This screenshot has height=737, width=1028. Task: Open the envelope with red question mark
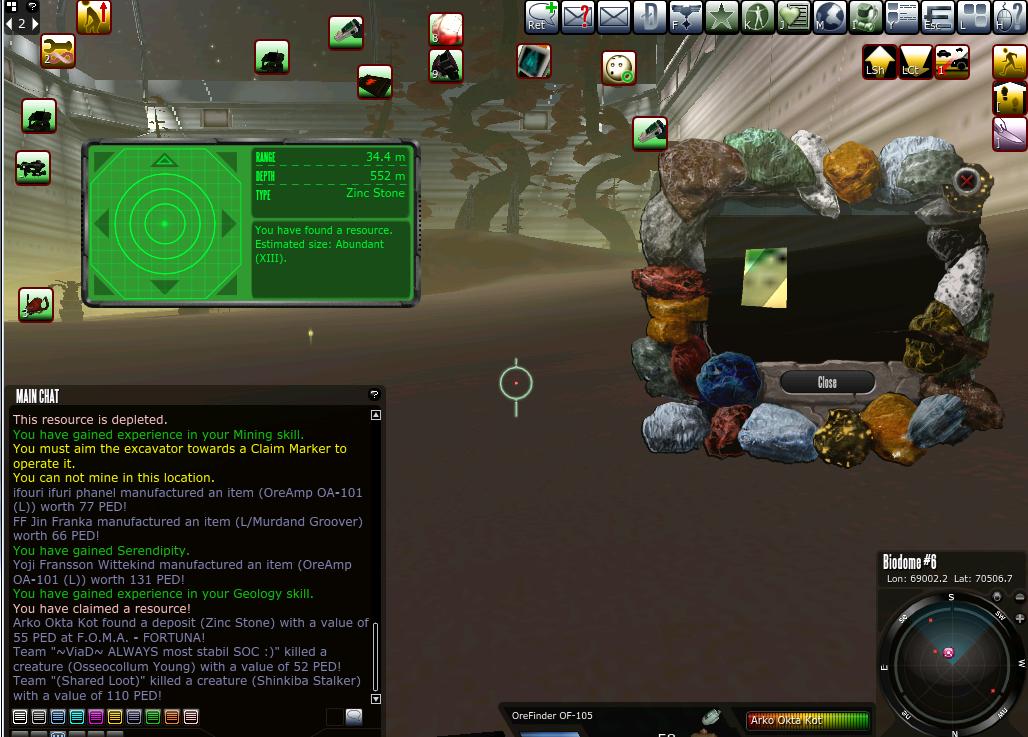coord(578,16)
